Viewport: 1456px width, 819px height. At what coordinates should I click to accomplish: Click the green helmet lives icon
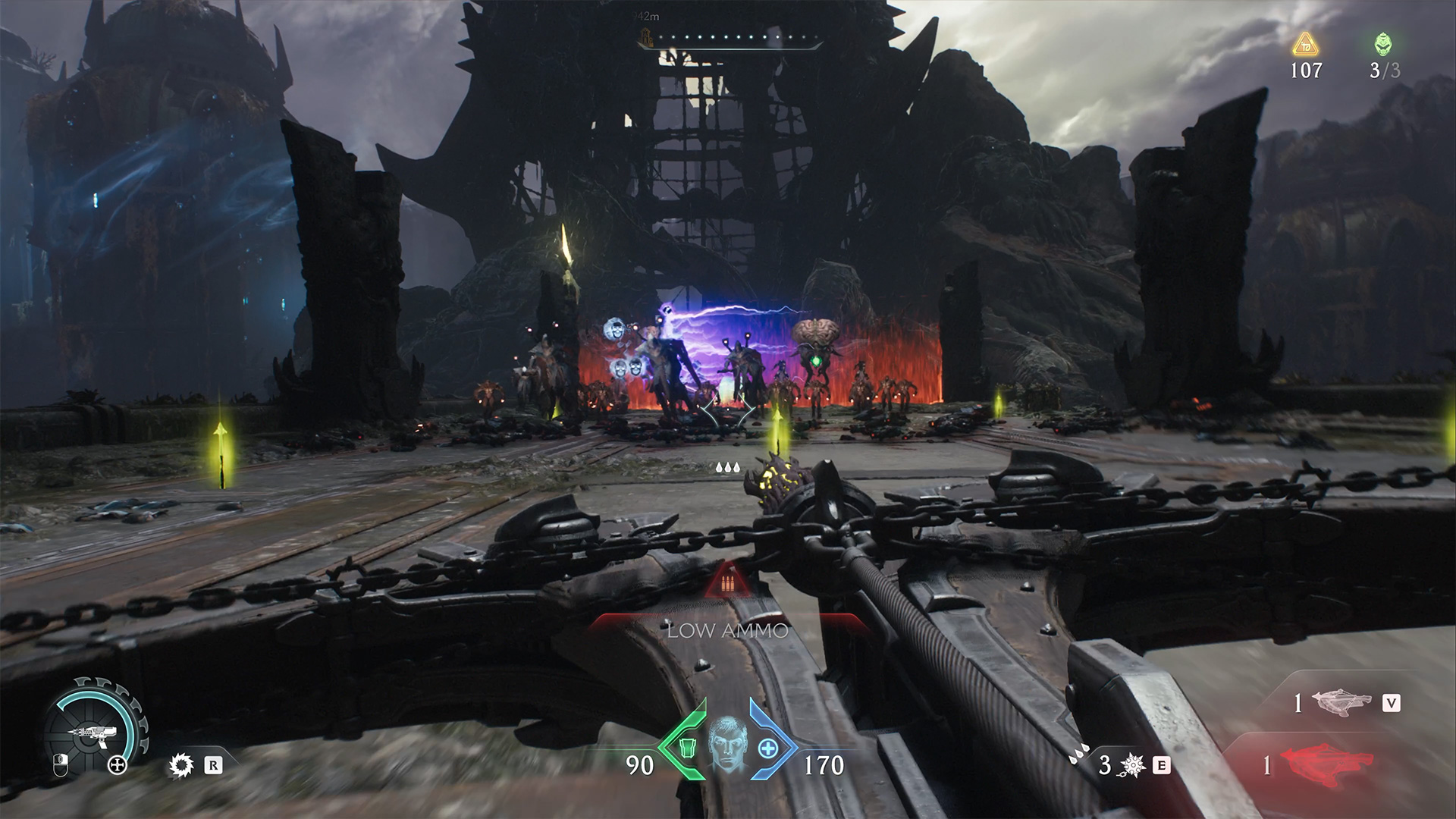(1383, 44)
